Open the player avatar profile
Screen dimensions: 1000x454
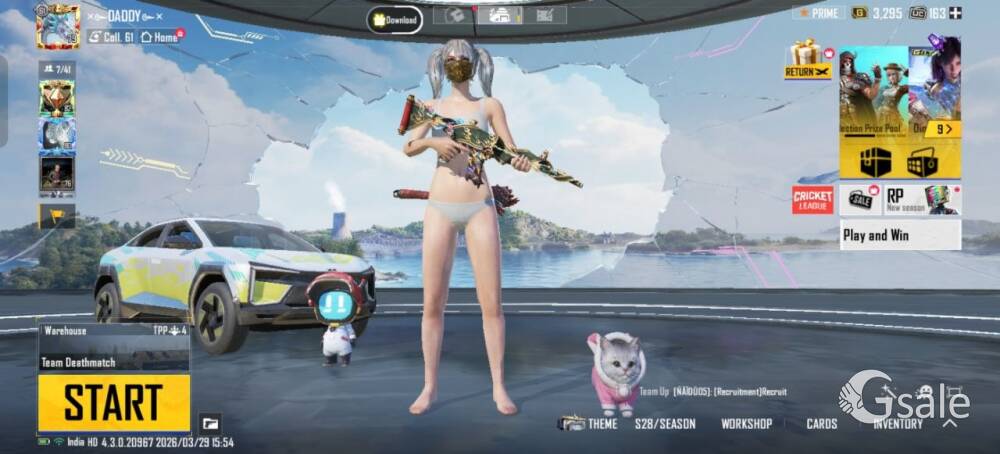pyautogui.click(x=57, y=25)
